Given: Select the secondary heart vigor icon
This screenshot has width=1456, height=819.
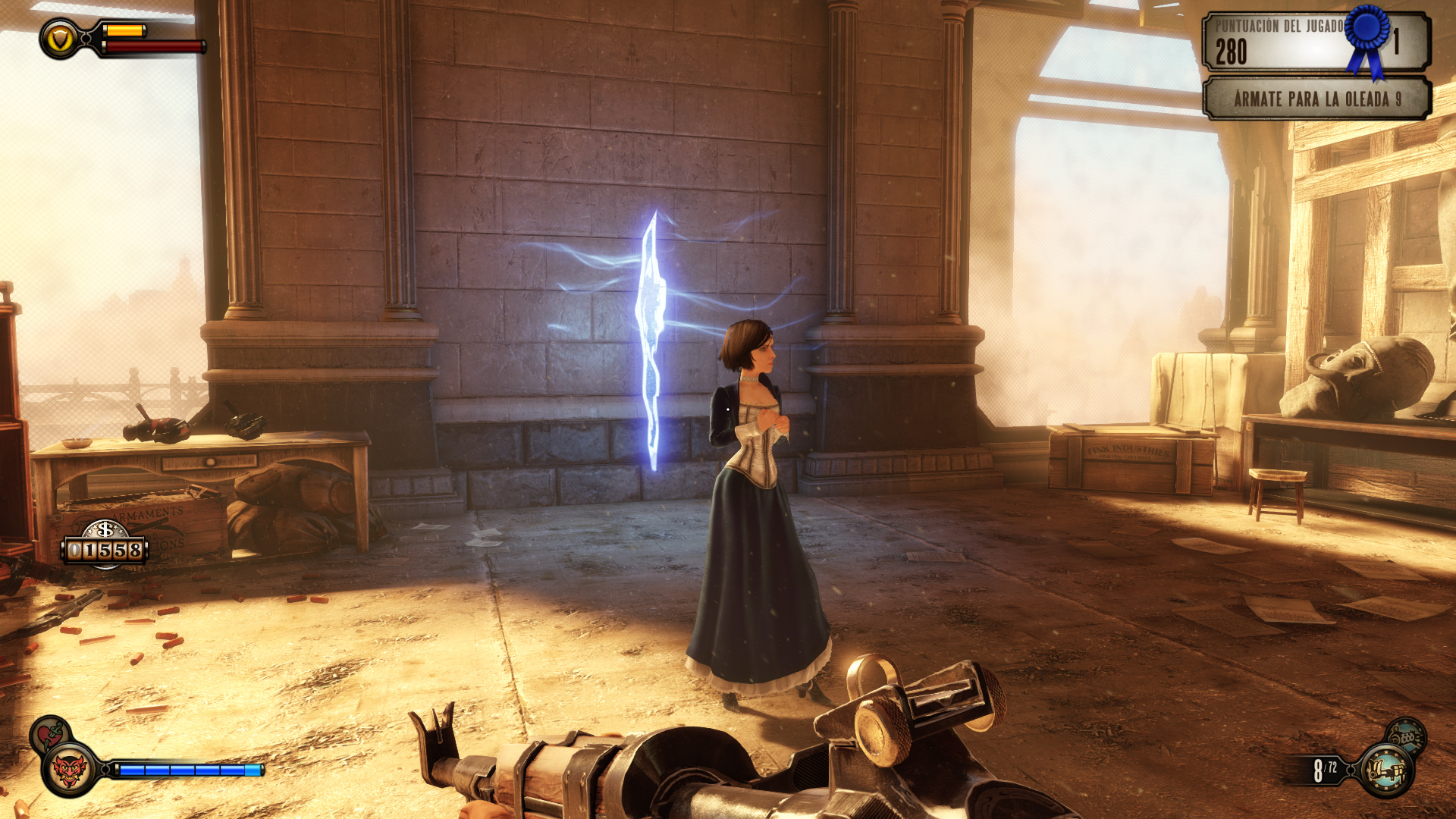Looking at the screenshot, I should click(x=50, y=733).
